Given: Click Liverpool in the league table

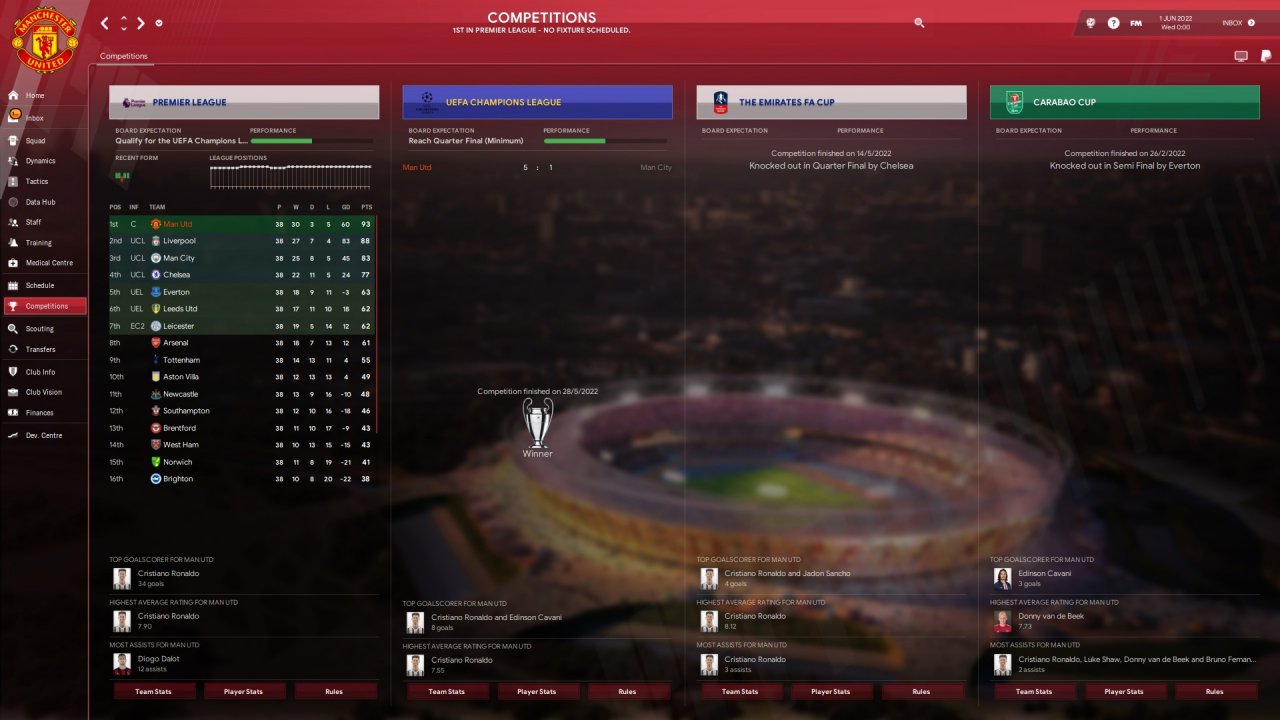Looking at the screenshot, I should (x=180, y=241).
